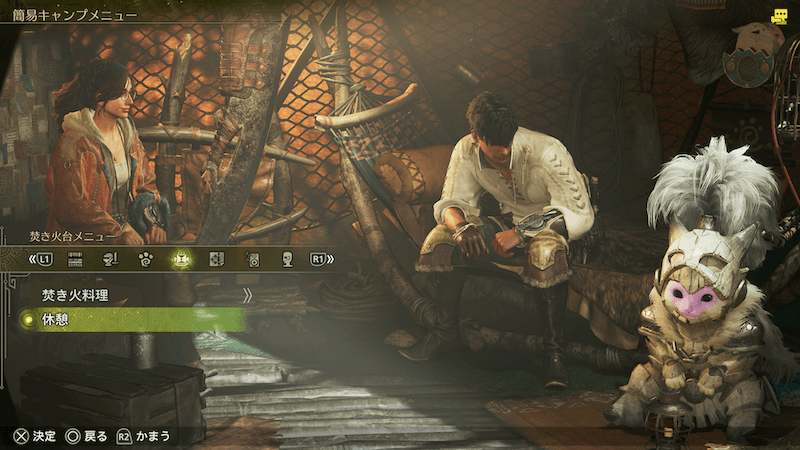Click the yellow chat icon in corner
Viewport: 800px width, 450px height.
click(779, 17)
